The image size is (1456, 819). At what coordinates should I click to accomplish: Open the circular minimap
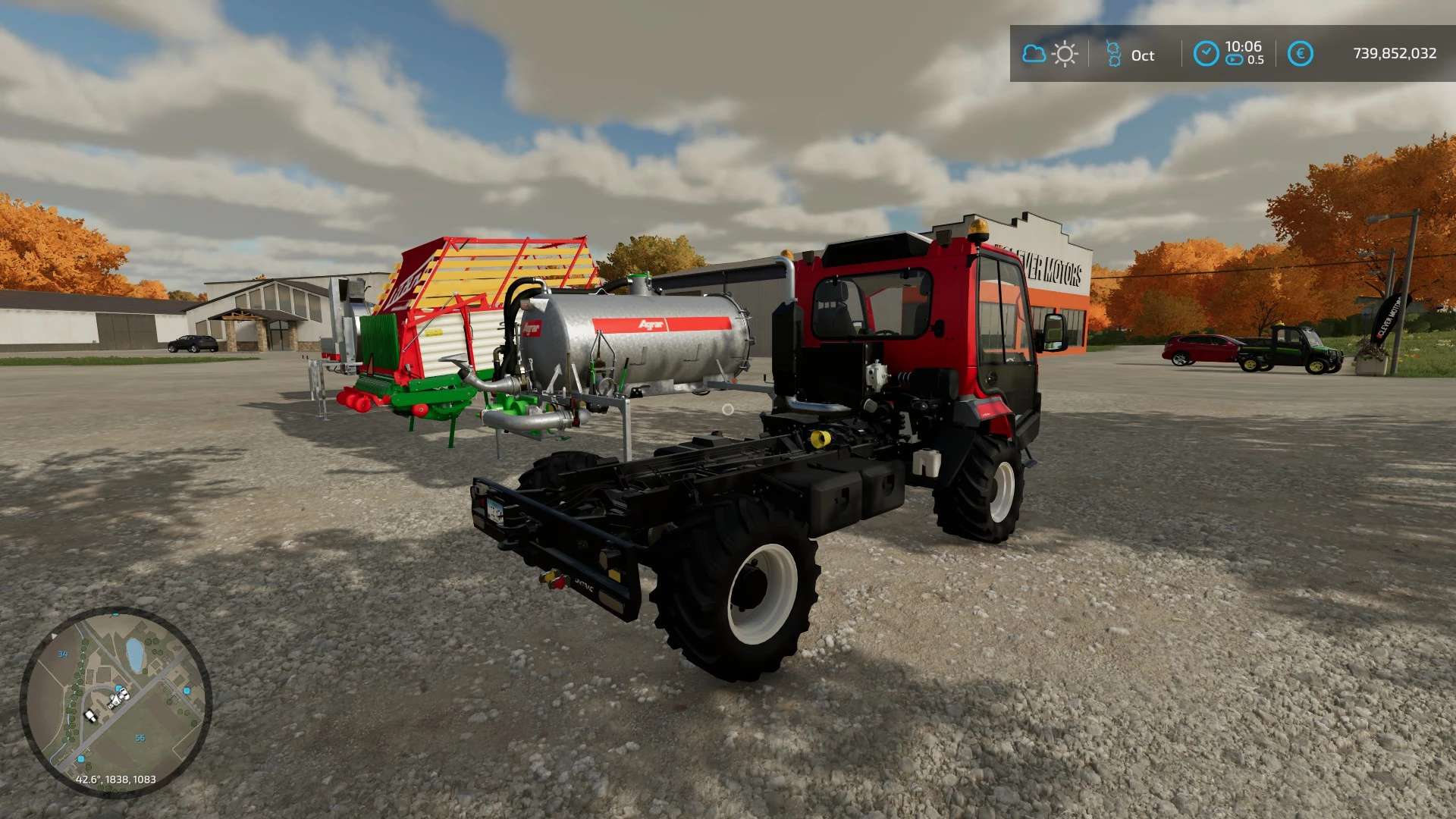[x=115, y=701]
